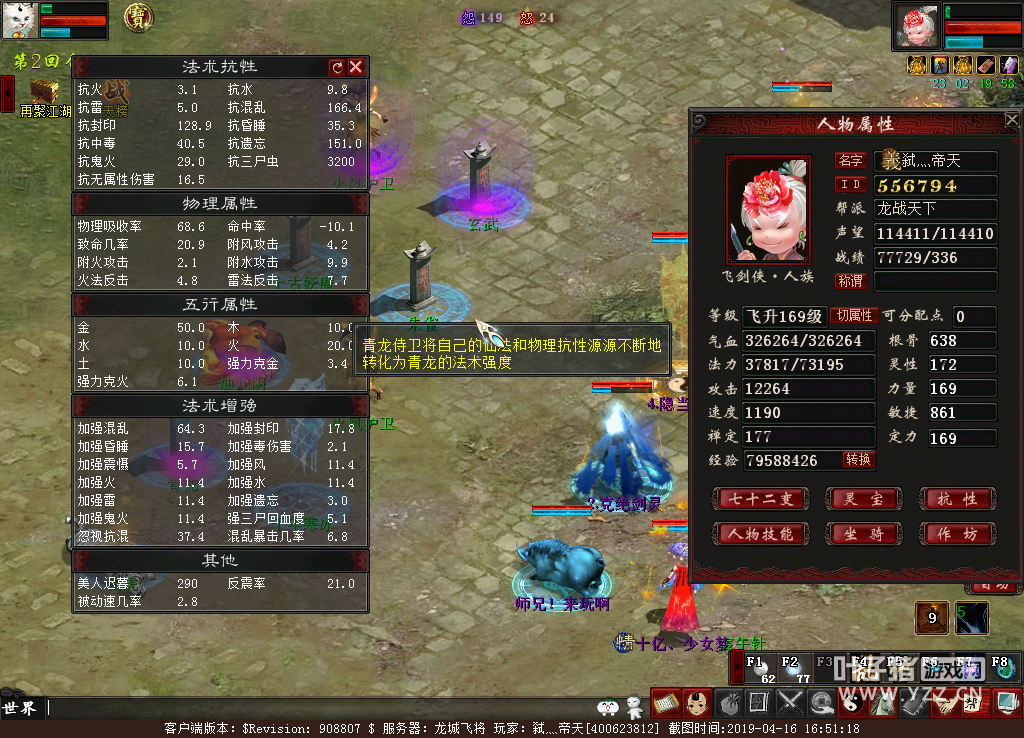Click the gold 寶 treasure icon
1024x738 pixels.
(138, 16)
